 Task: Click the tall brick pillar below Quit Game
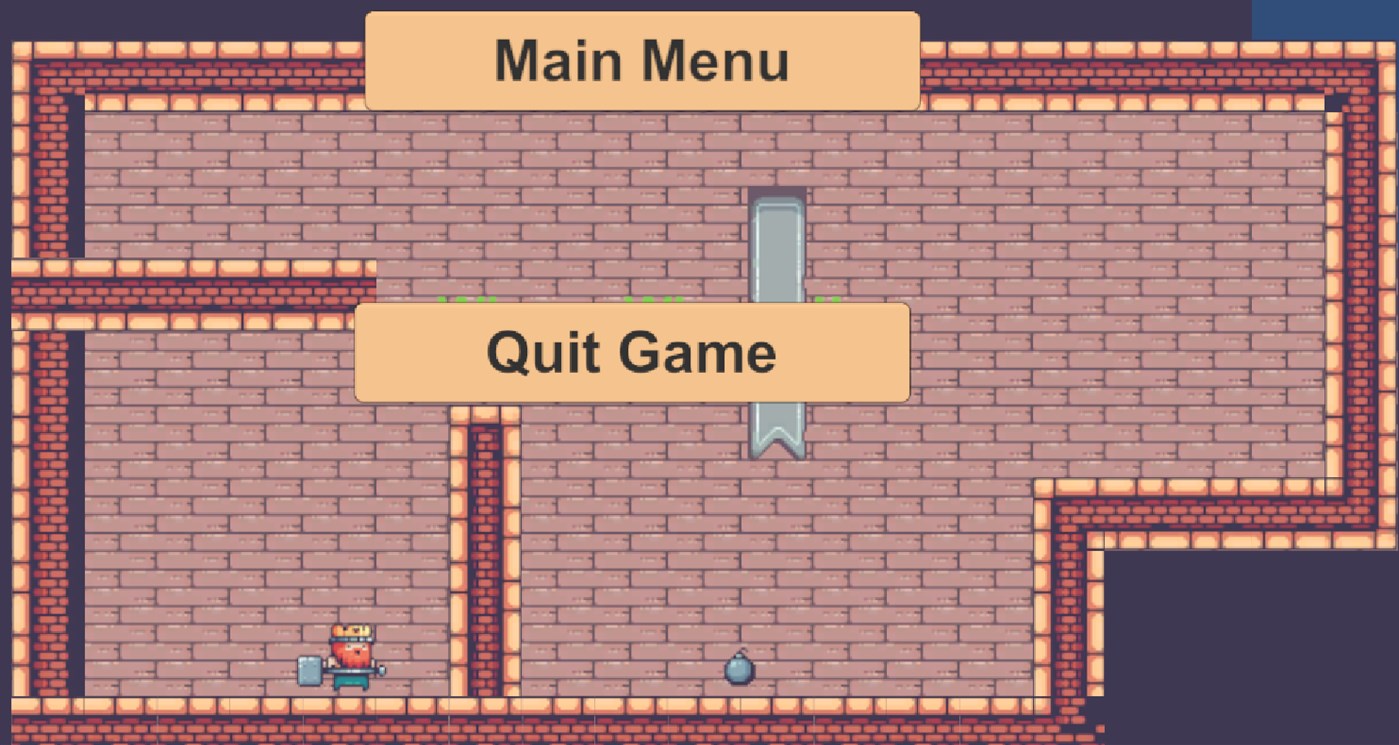coord(484,550)
